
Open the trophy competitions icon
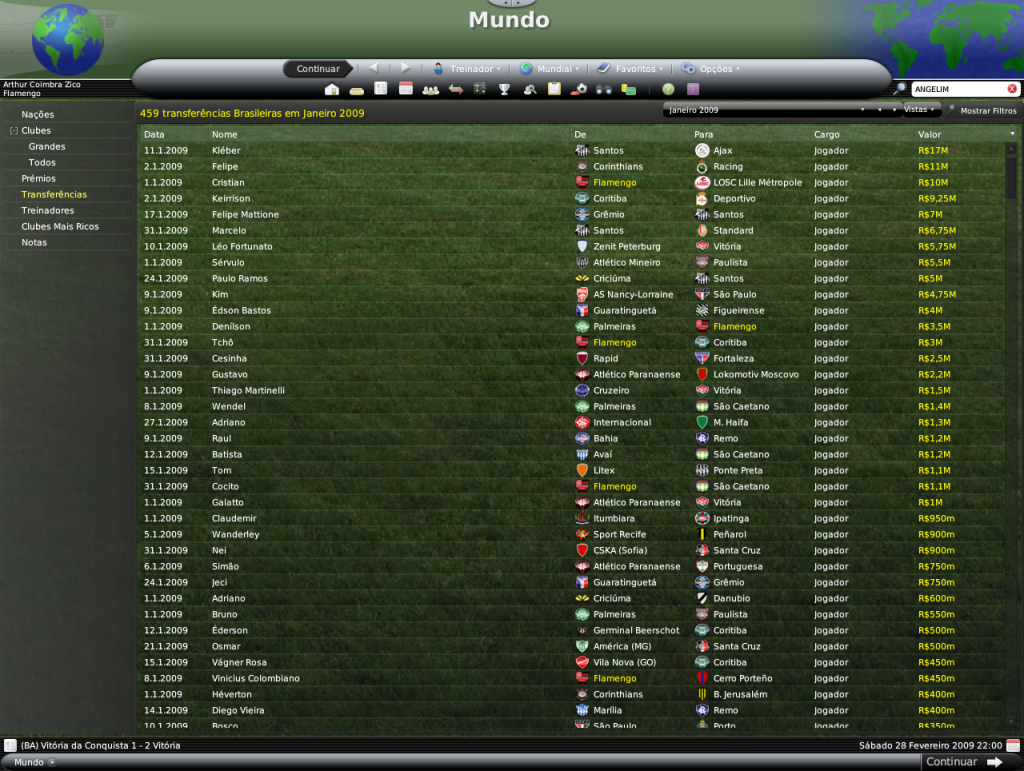(x=505, y=89)
